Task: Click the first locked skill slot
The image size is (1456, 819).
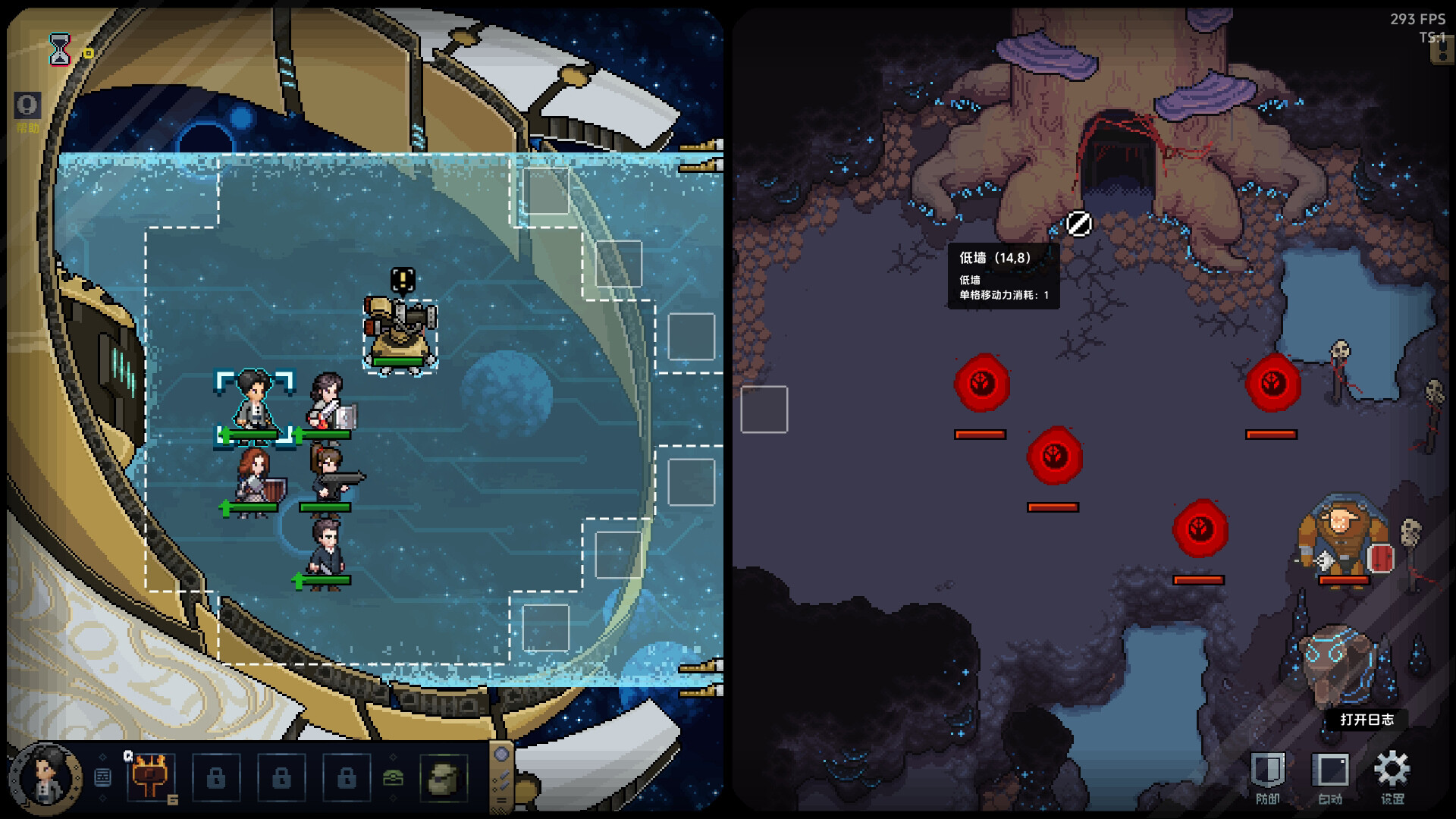Action: (x=218, y=780)
